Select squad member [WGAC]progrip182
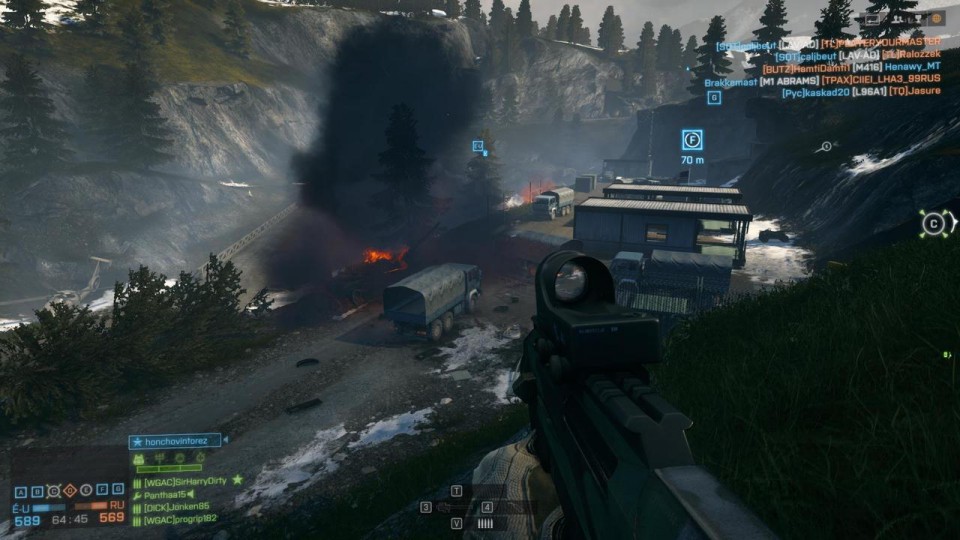 (179, 520)
